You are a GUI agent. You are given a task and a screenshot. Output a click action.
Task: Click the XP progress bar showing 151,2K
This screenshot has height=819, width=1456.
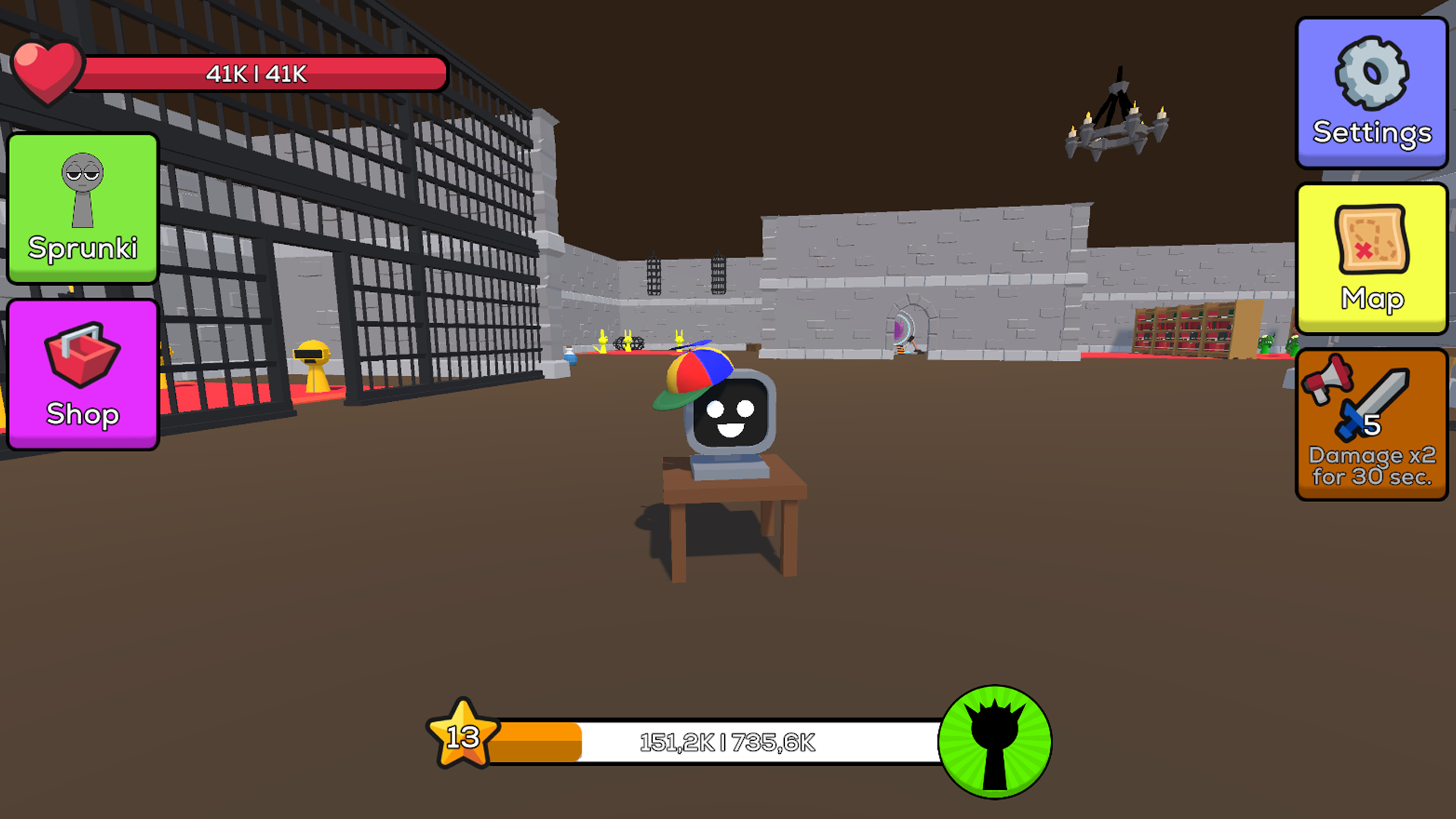pyautogui.click(x=728, y=743)
